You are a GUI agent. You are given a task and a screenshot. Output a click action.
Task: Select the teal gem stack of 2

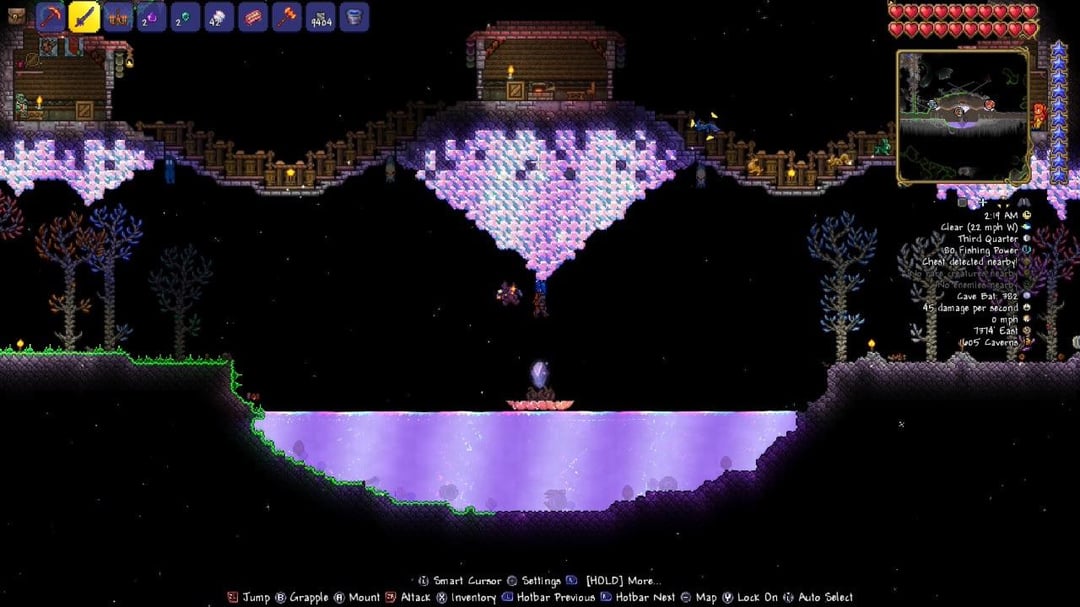pyautogui.click(x=185, y=17)
